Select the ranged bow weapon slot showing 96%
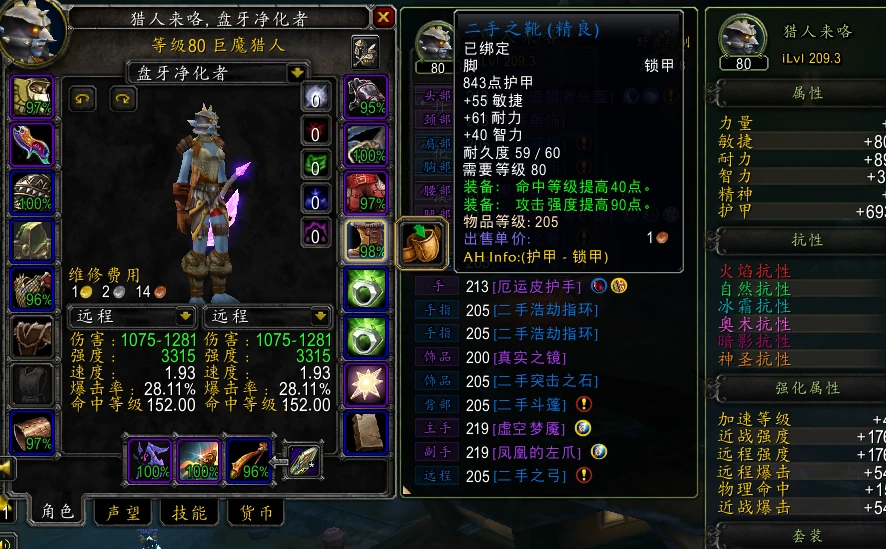 (x=250, y=460)
